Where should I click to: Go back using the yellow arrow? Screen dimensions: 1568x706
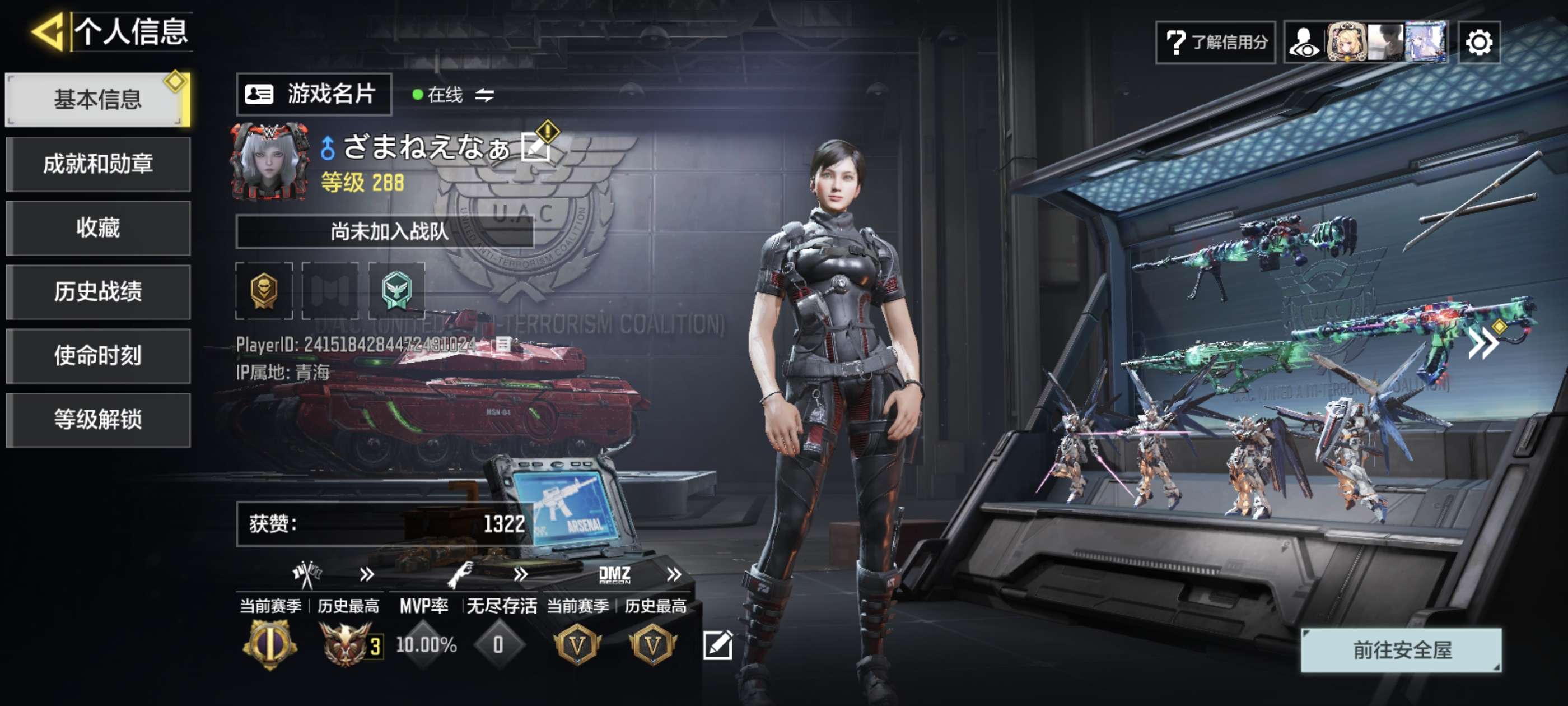point(48,31)
